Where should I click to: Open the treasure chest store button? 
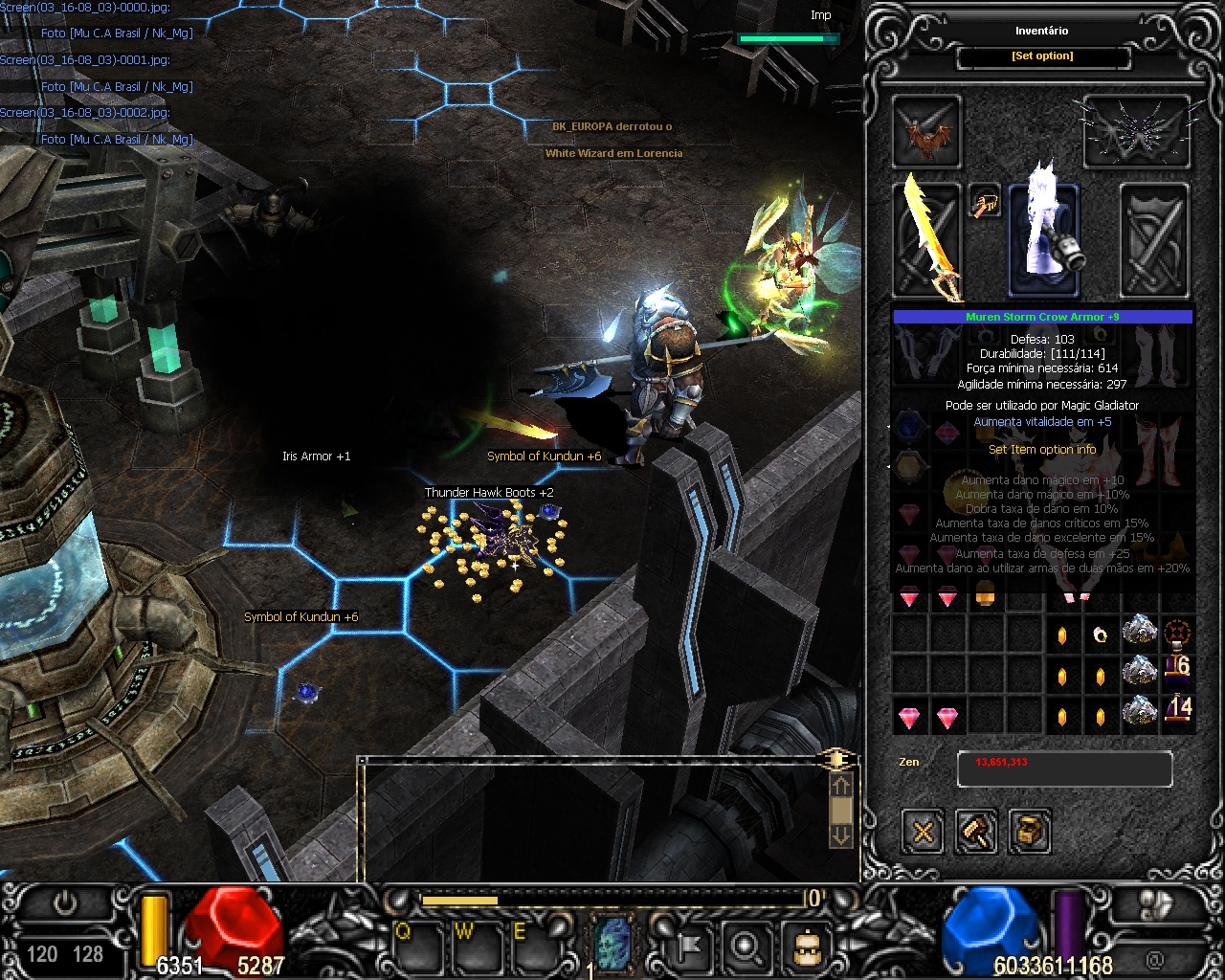[1030, 831]
